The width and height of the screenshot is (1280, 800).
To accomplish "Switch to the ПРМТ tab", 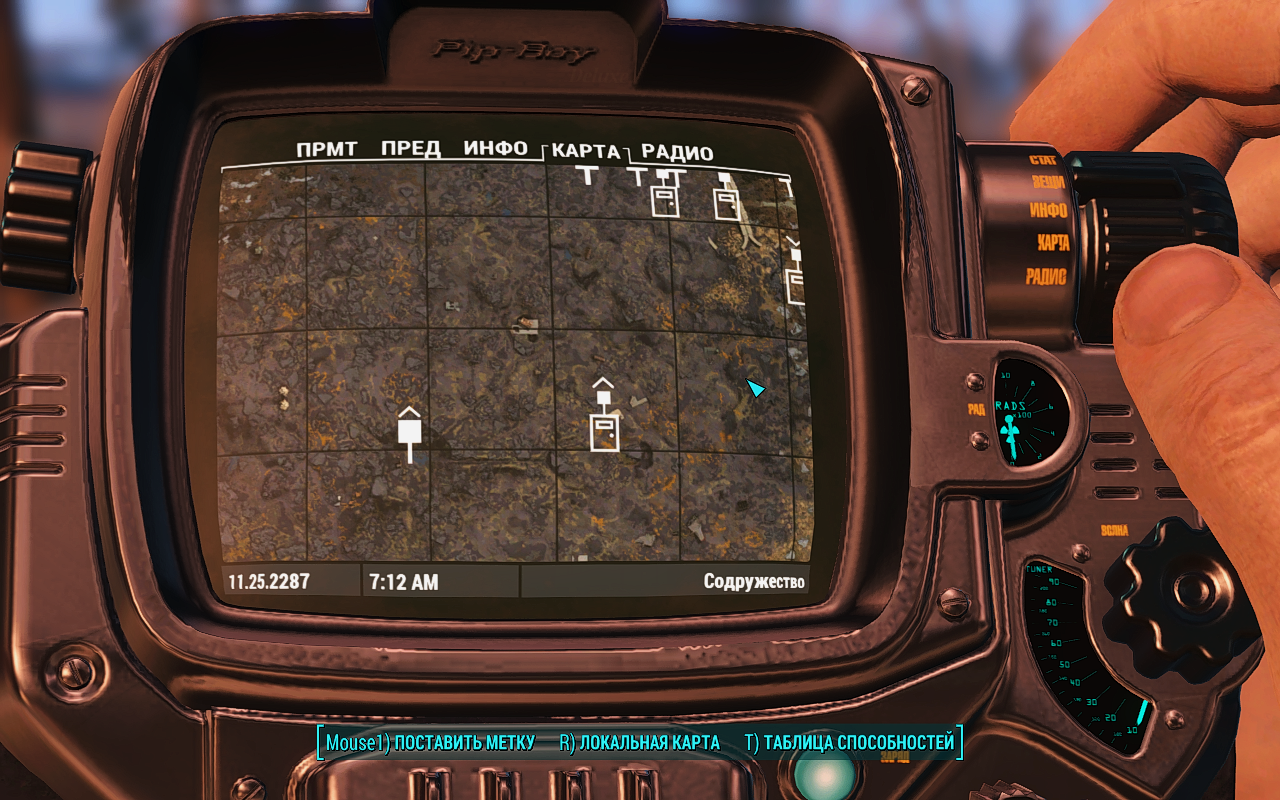I will 327,150.
